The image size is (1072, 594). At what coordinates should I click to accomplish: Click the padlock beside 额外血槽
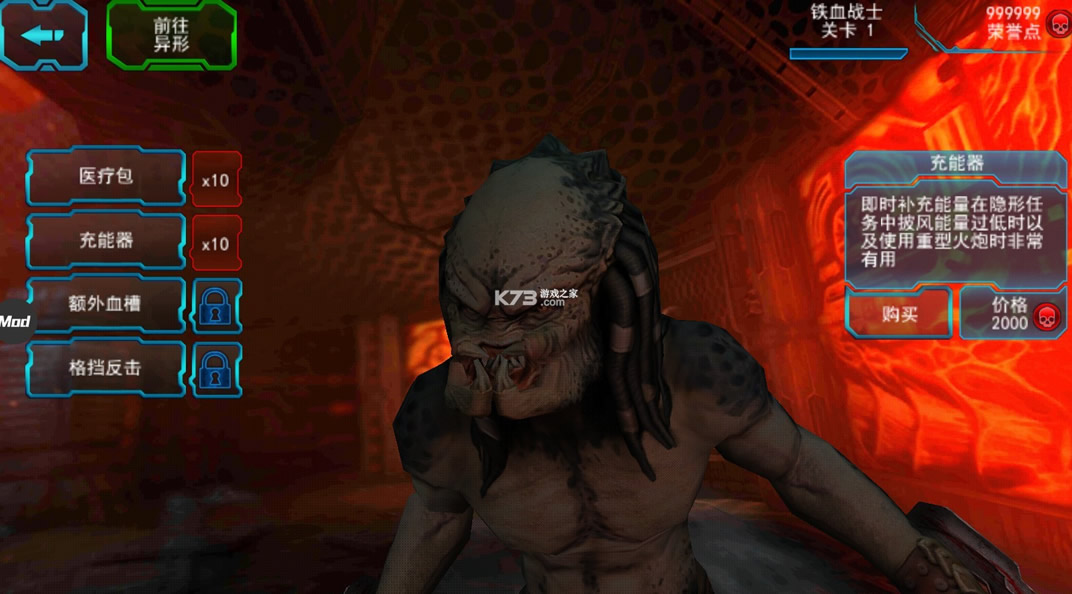216,306
